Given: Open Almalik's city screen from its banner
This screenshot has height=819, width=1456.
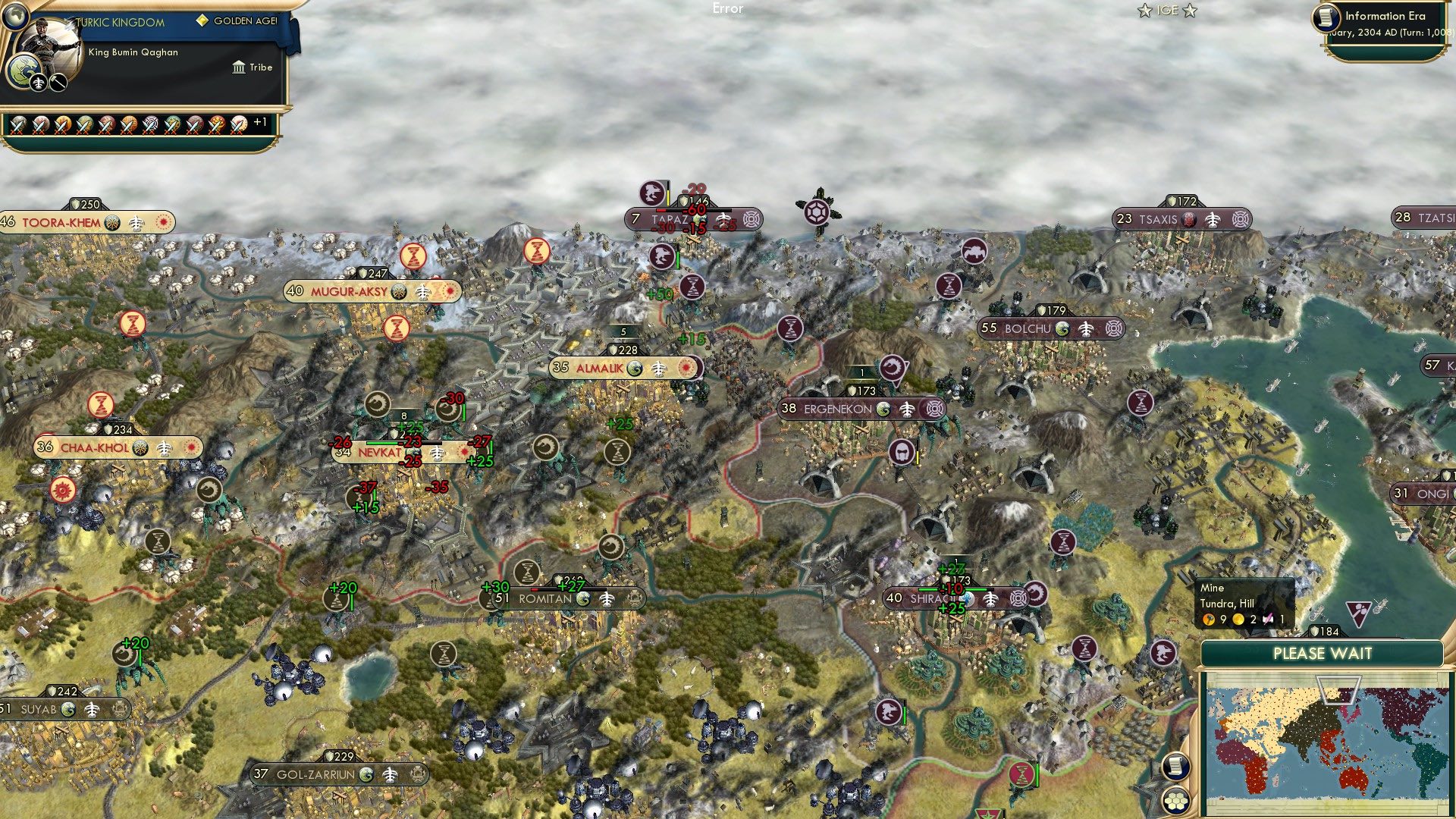Looking at the screenshot, I should tap(601, 369).
